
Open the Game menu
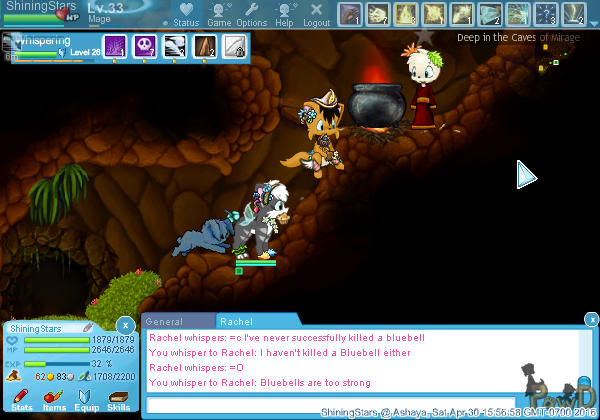pos(219,15)
